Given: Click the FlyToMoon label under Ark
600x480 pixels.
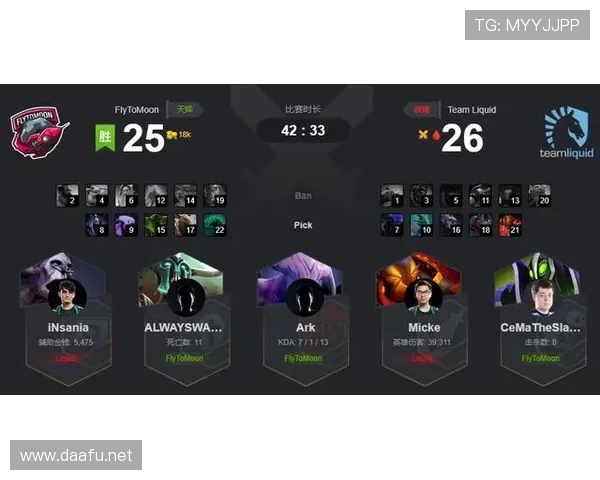Looking at the screenshot, I should coord(303,357).
